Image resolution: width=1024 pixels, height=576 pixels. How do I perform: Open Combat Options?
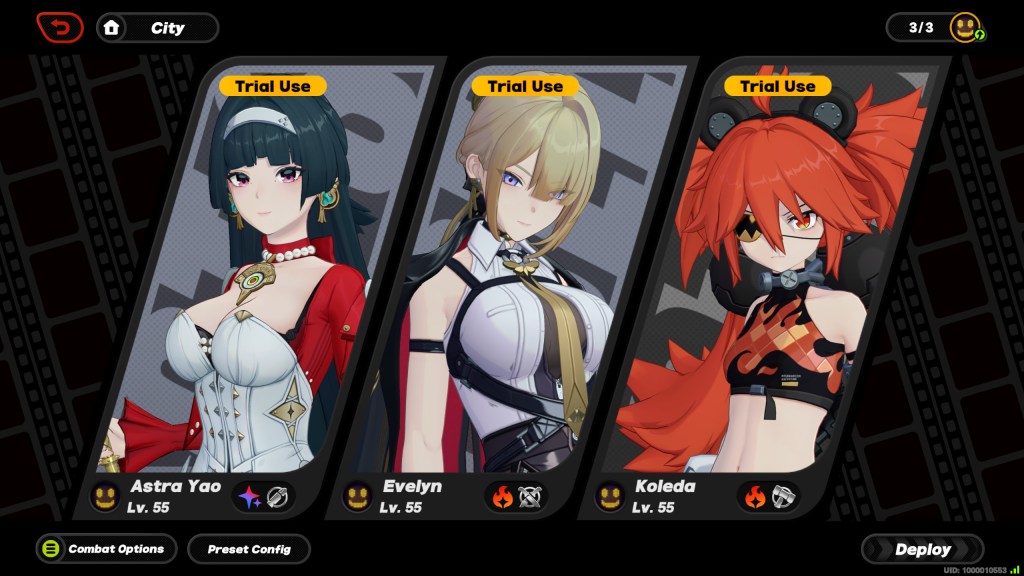106,549
